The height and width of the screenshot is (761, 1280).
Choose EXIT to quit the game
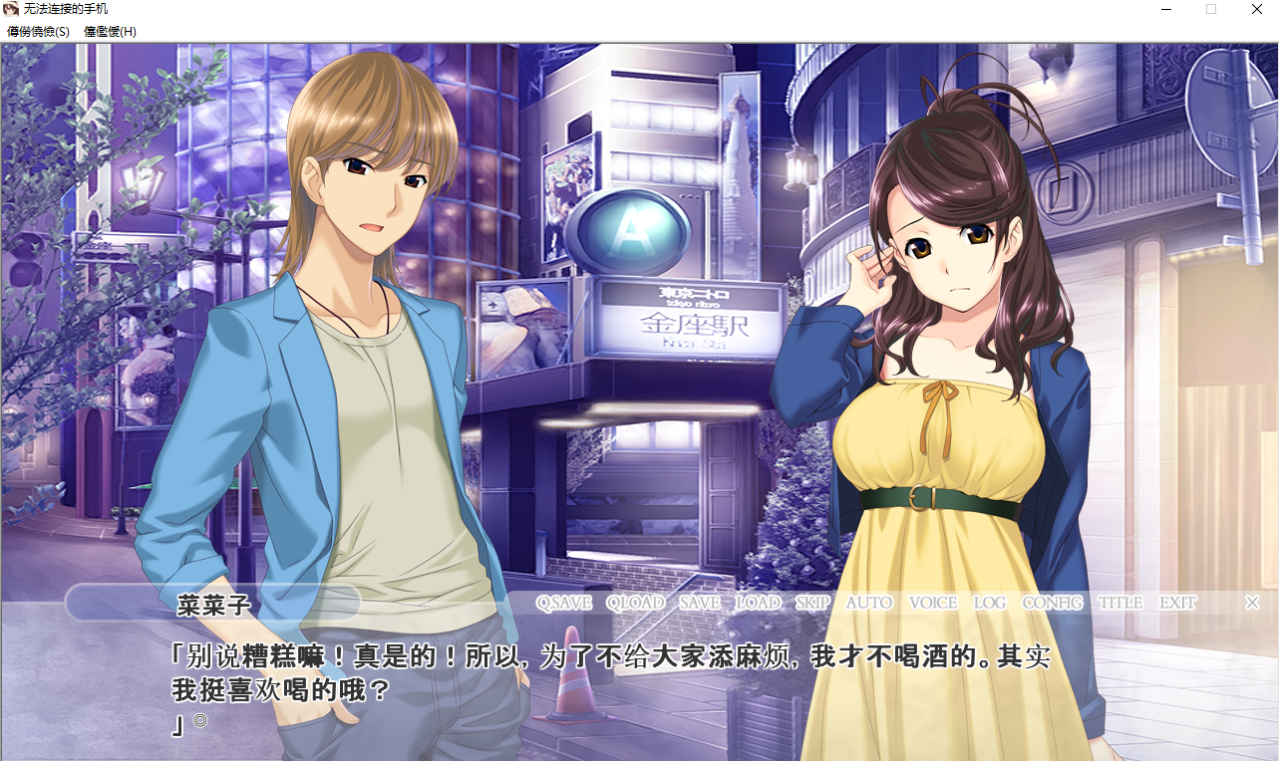coord(1178,603)
